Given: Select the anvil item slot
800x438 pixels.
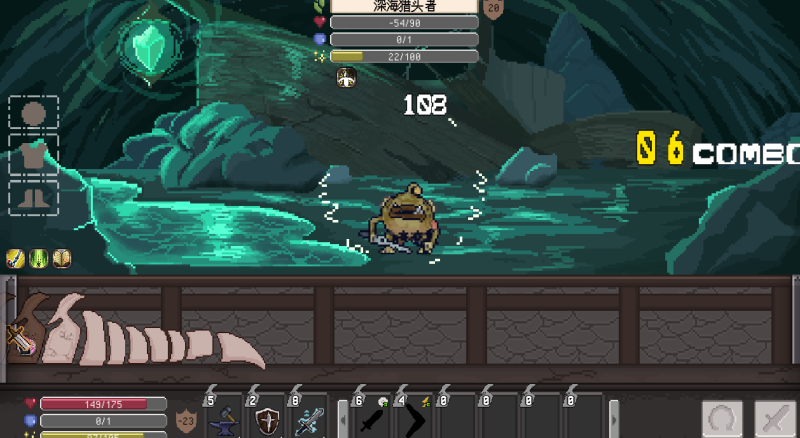Looking at the screenshot, I should click(x=225, y=420).
